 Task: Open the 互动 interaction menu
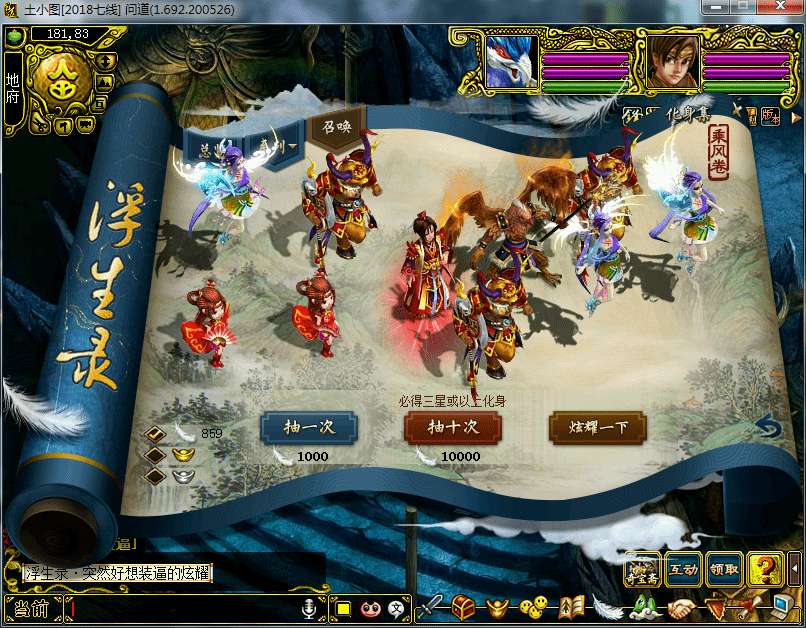point(683,569)
